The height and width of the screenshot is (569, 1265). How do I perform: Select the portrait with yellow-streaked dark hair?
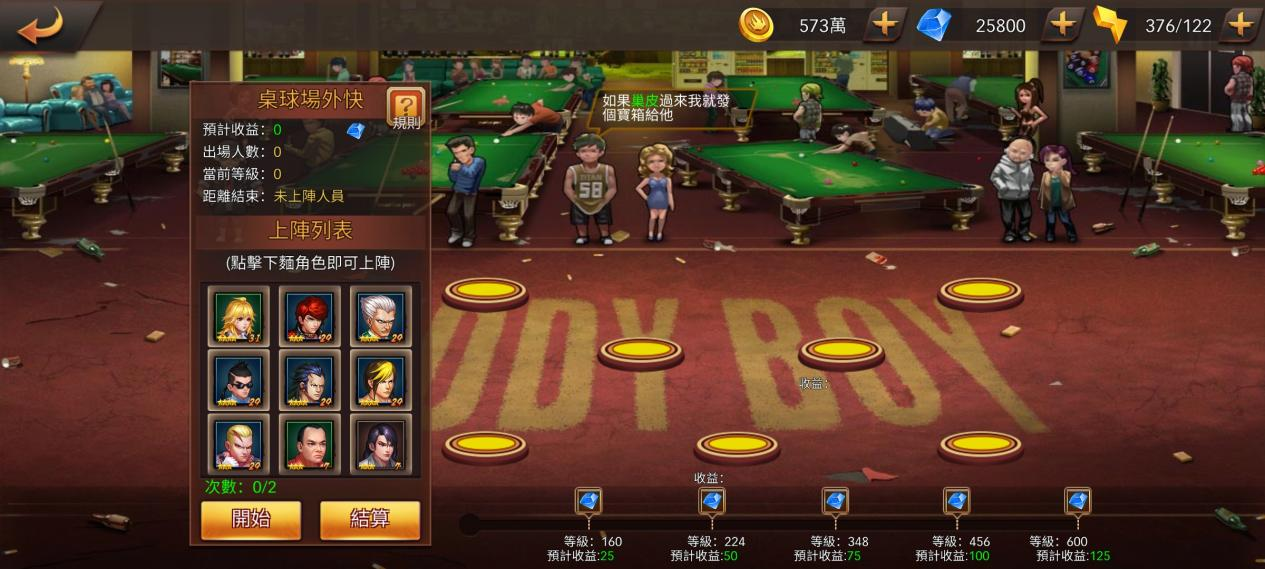(381, 380)
